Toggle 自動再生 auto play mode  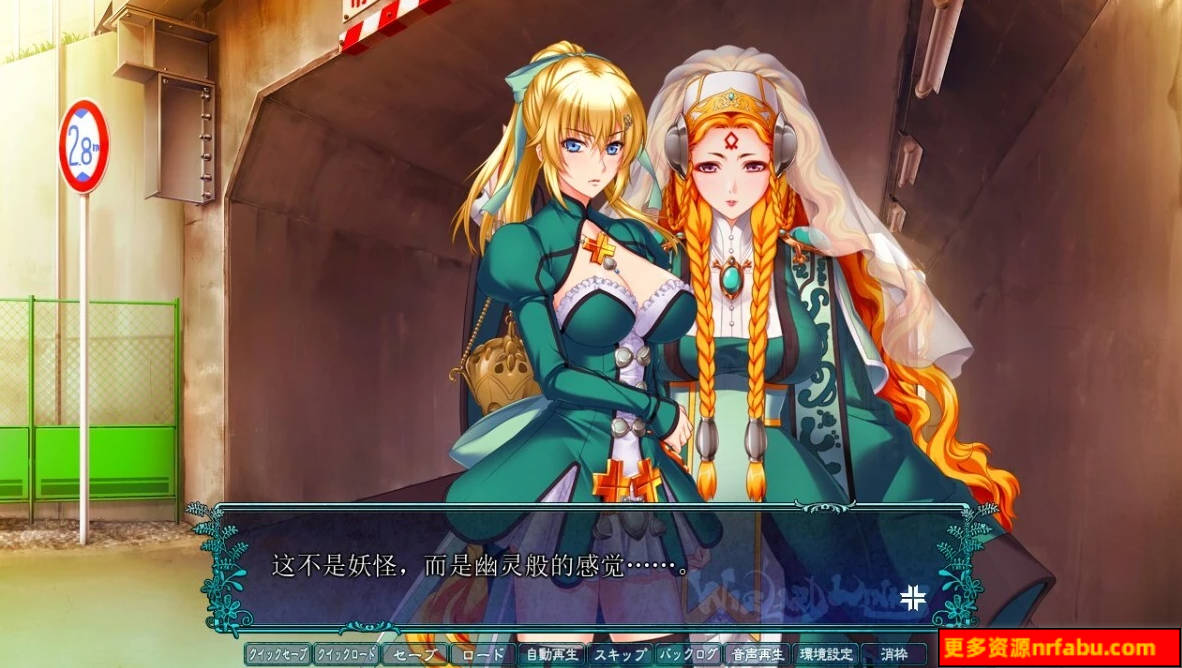tap(552, 655)
